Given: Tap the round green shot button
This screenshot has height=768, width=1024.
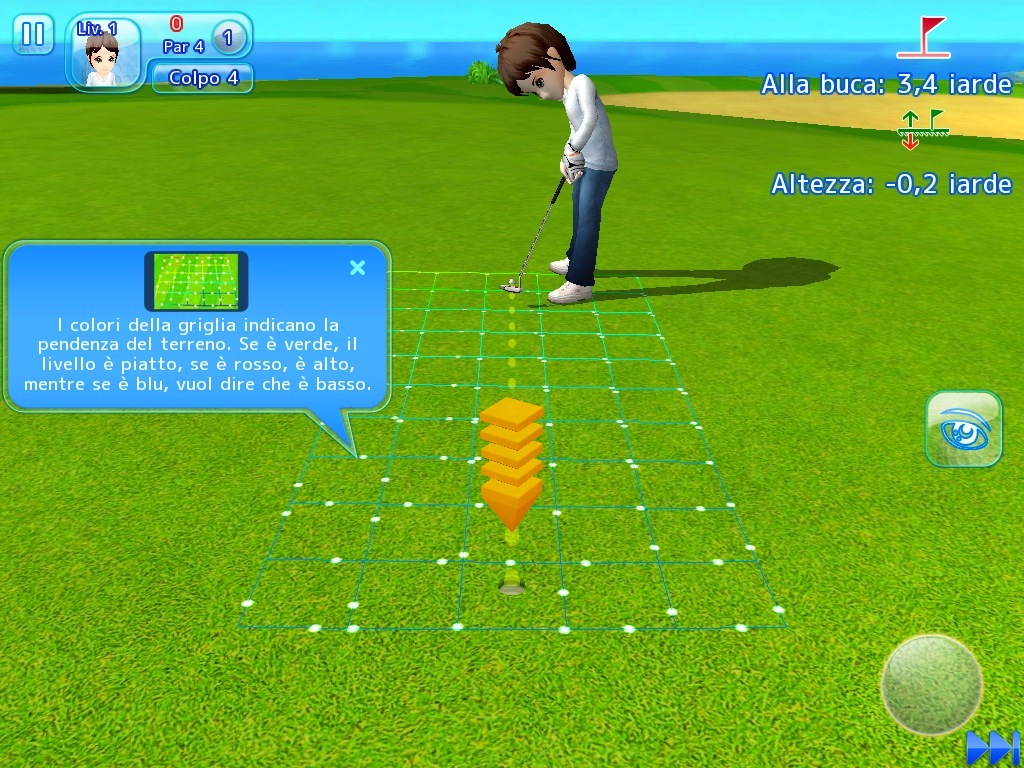Looking at the screenshot, I should tap(931, 685).
